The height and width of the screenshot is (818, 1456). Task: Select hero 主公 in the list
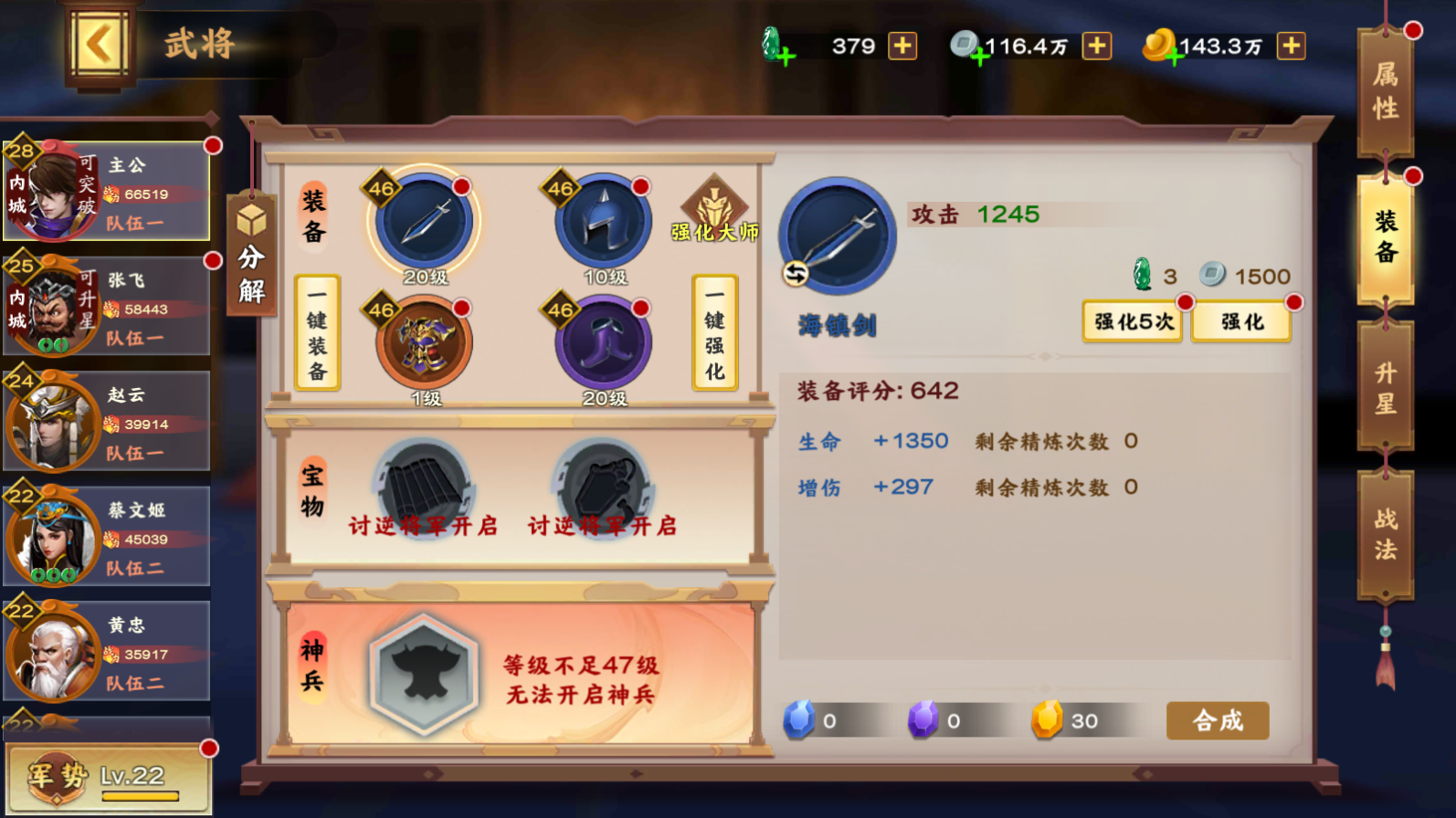click(x=107, y=192)
